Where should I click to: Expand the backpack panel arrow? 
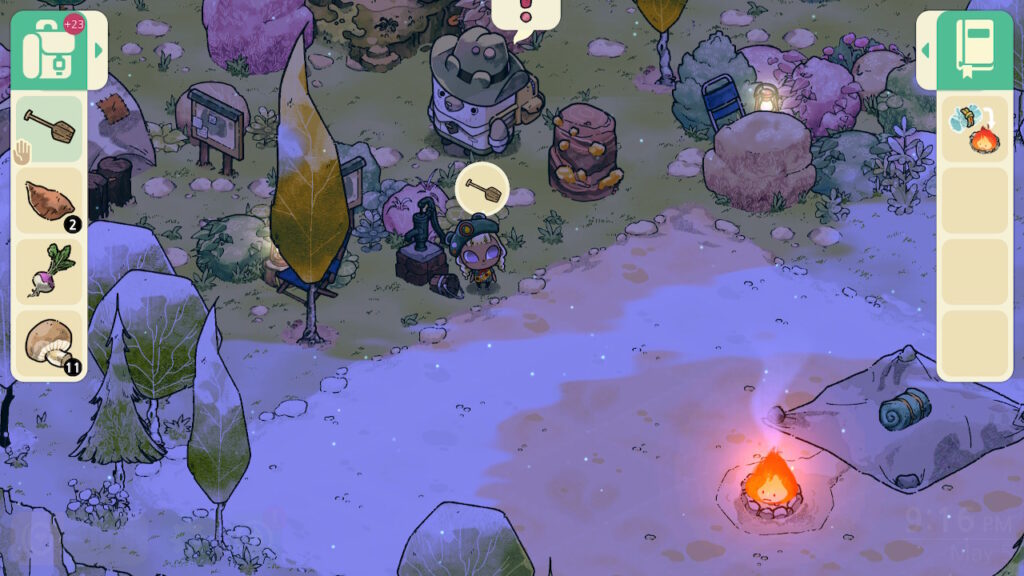(98, 50)
